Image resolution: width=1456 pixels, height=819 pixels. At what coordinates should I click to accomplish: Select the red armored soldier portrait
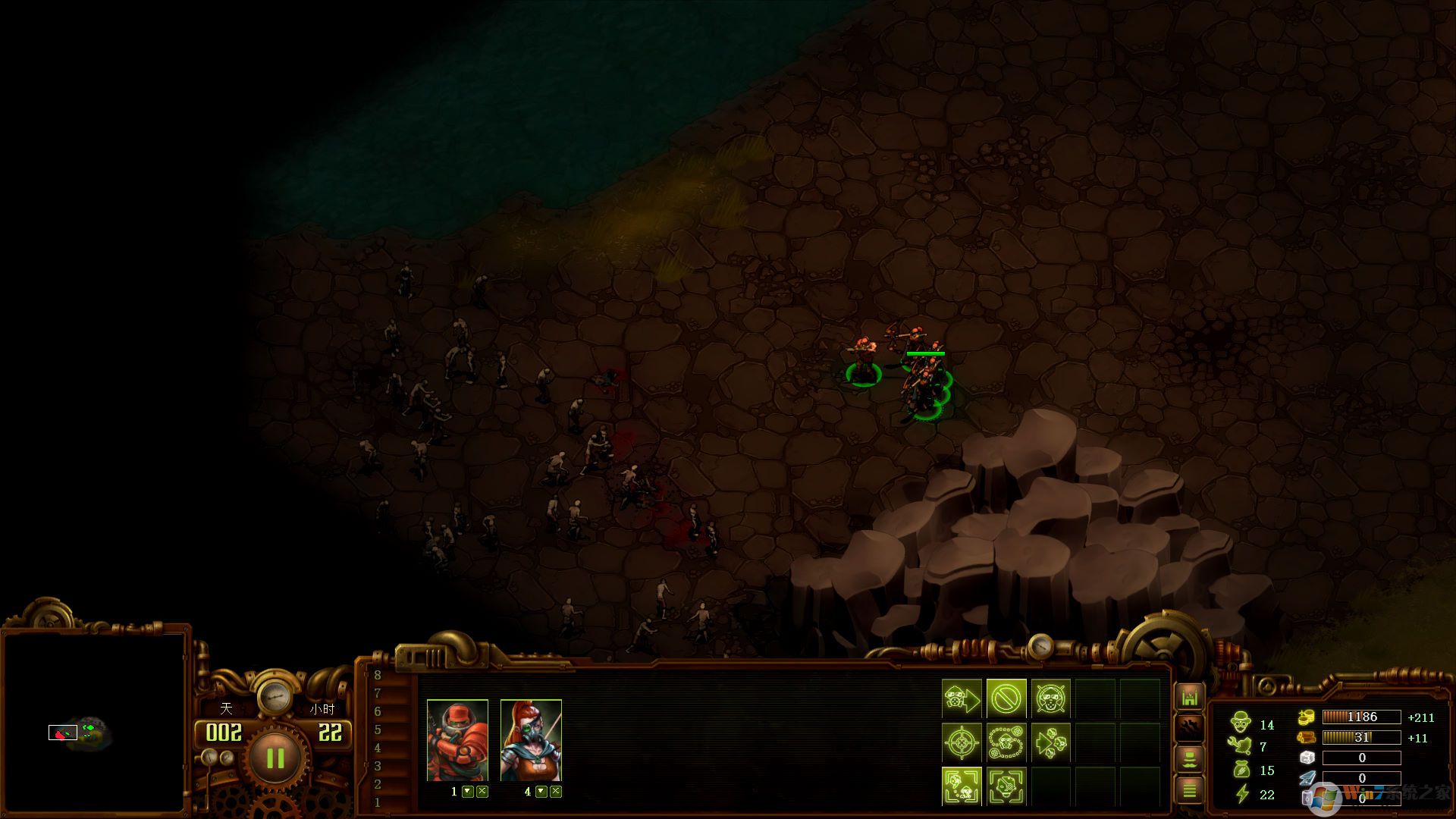point(457,740)
